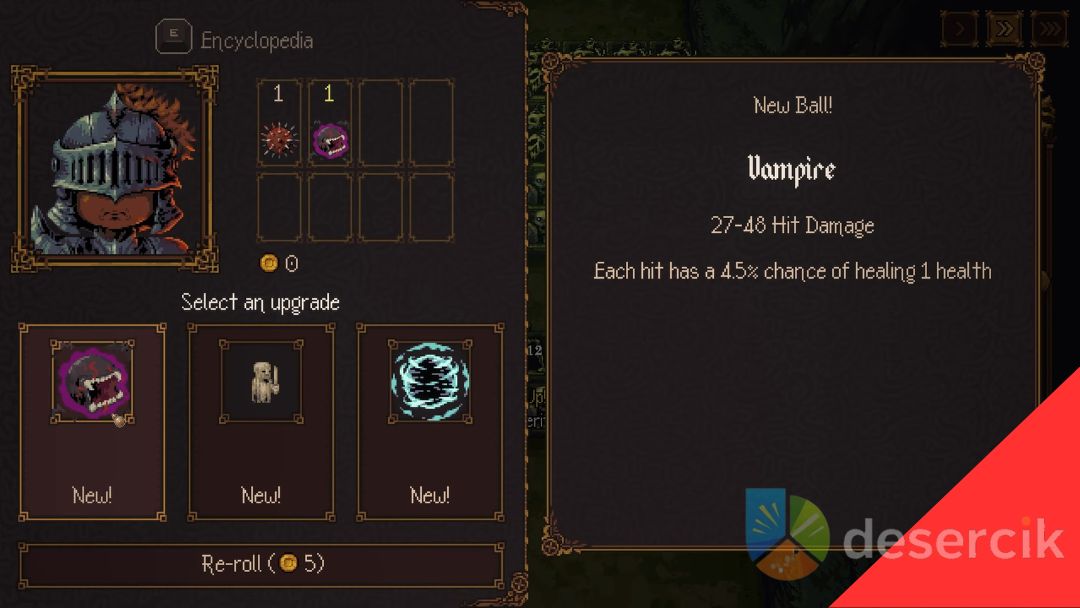
Task: Click the armored knight character portrait
Action: [114, 170]
